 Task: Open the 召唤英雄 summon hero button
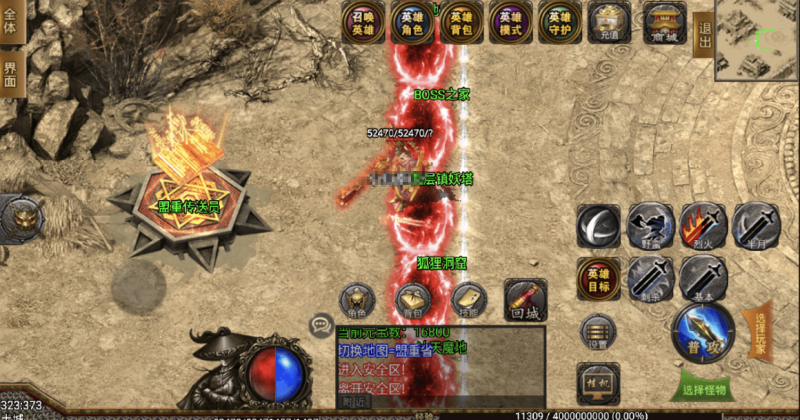363,22
